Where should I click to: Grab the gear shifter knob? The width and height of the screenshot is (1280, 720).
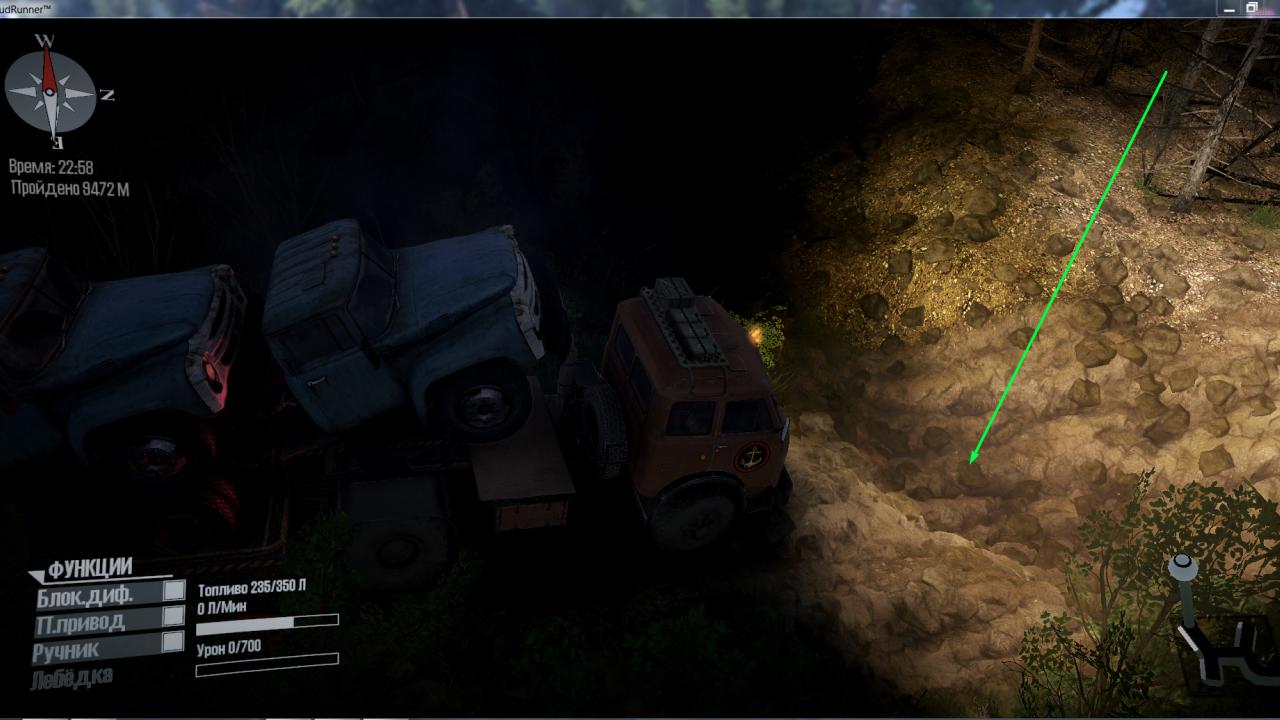(1183, 567)
